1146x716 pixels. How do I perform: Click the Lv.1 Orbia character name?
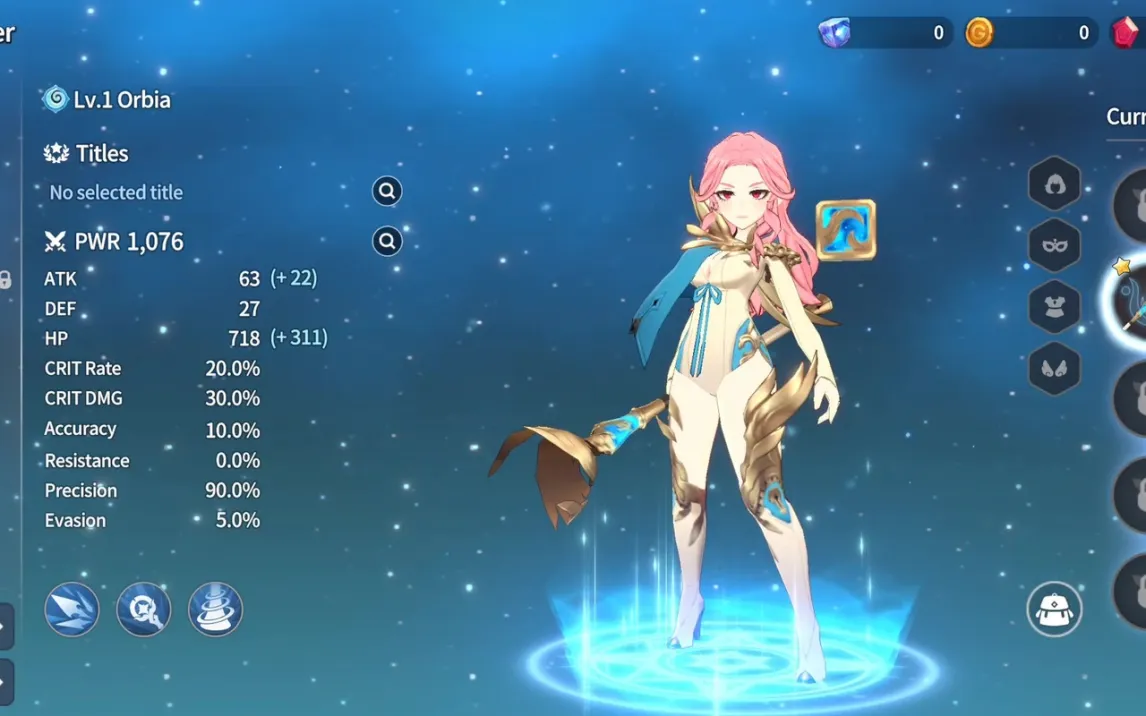(x=121, y=100)
